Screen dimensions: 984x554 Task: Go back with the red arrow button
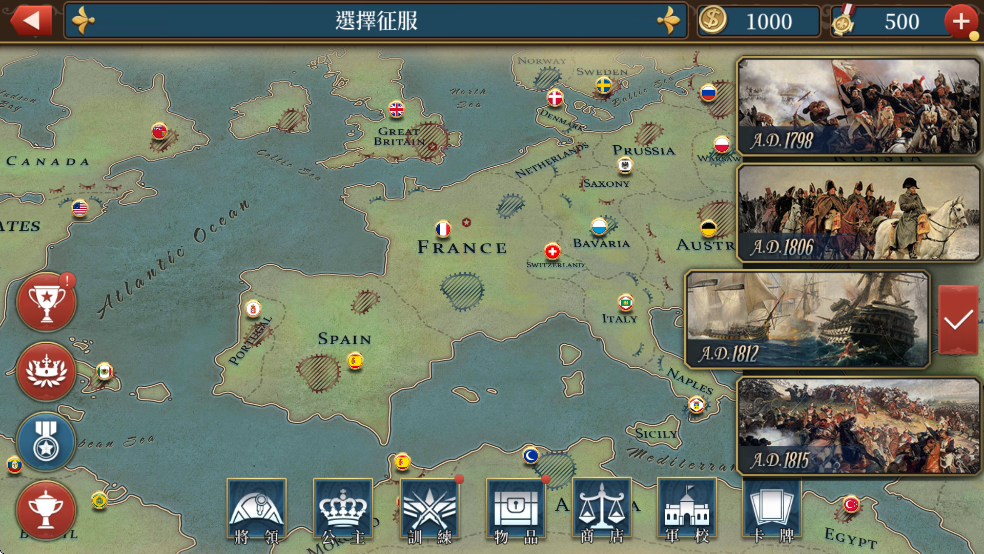31,20
